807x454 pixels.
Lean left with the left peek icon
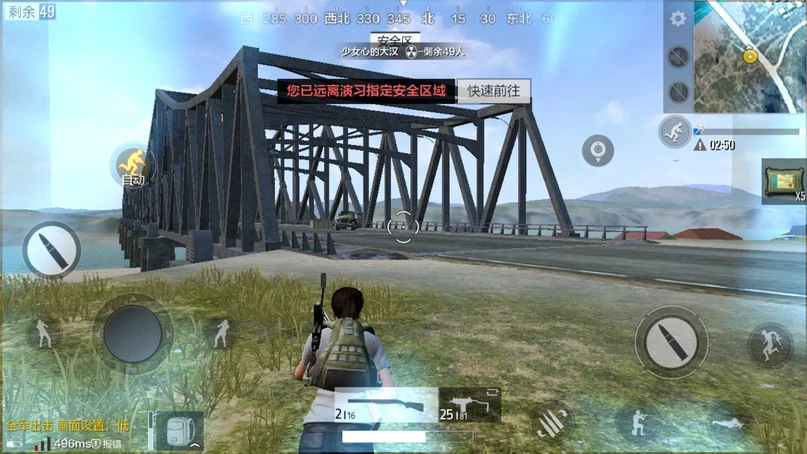[x=44, y=333]
